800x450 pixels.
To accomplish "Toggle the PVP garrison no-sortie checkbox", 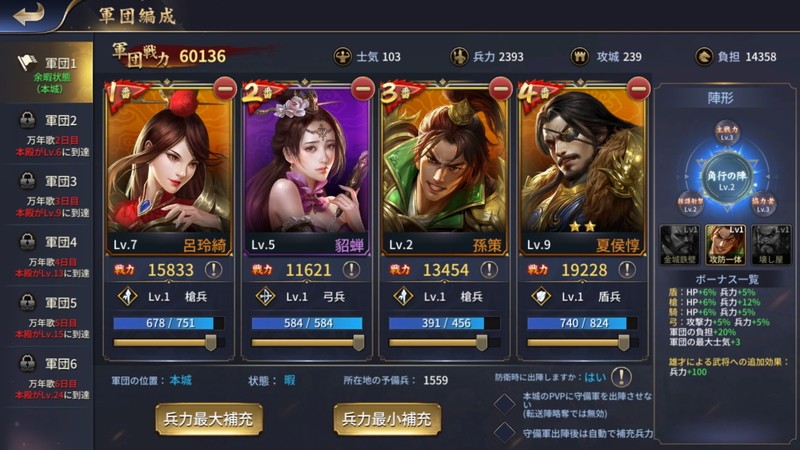I will pos(506,402).
